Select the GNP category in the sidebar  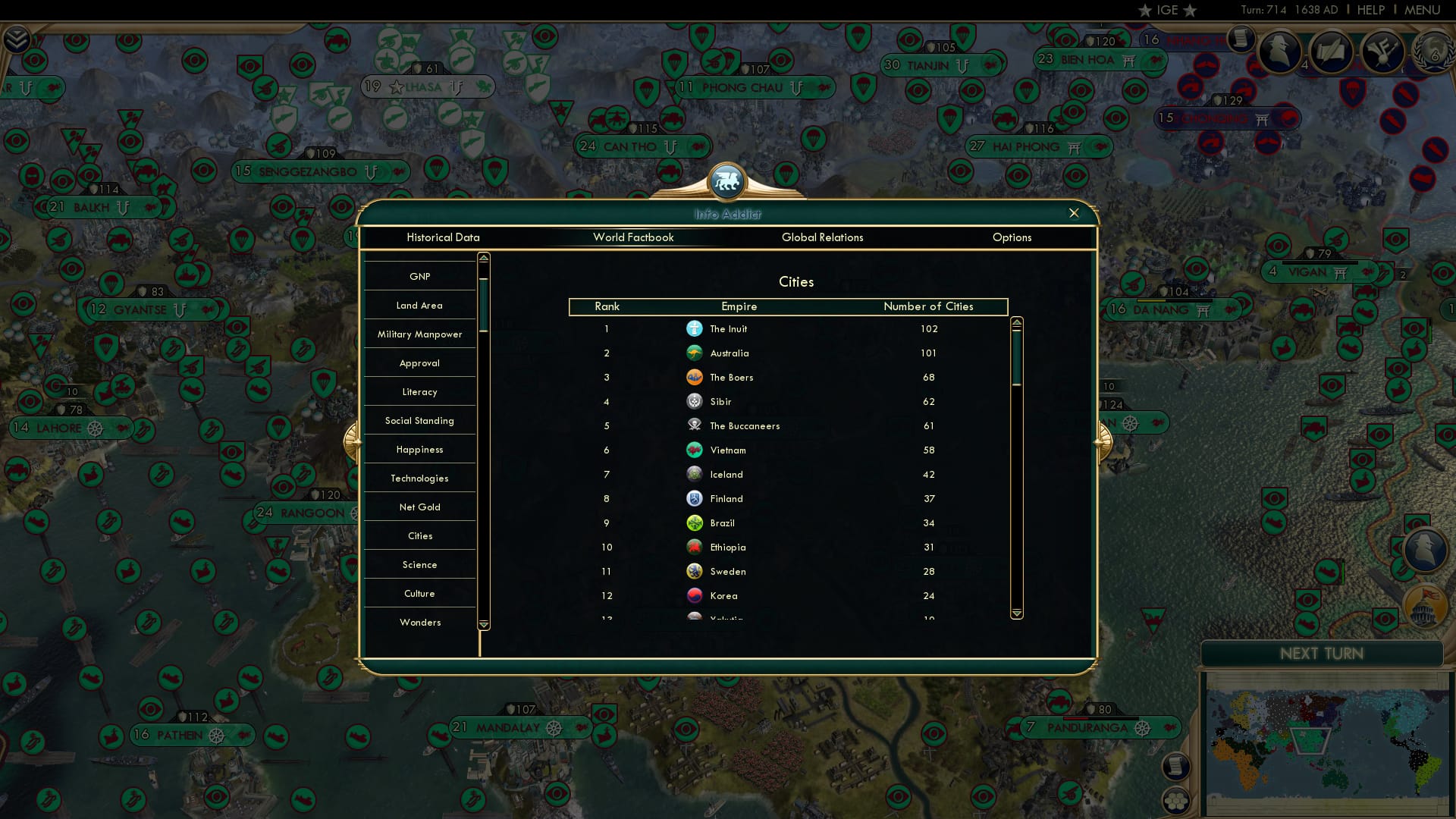pyautogui.click(x=419, y=275)
